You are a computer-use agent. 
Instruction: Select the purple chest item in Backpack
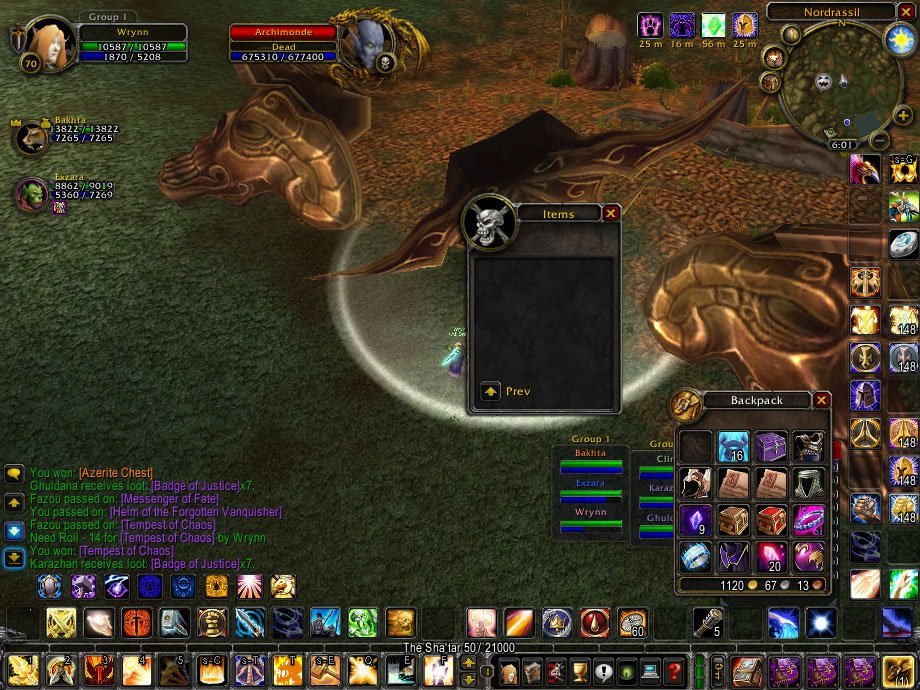point(771,446)
